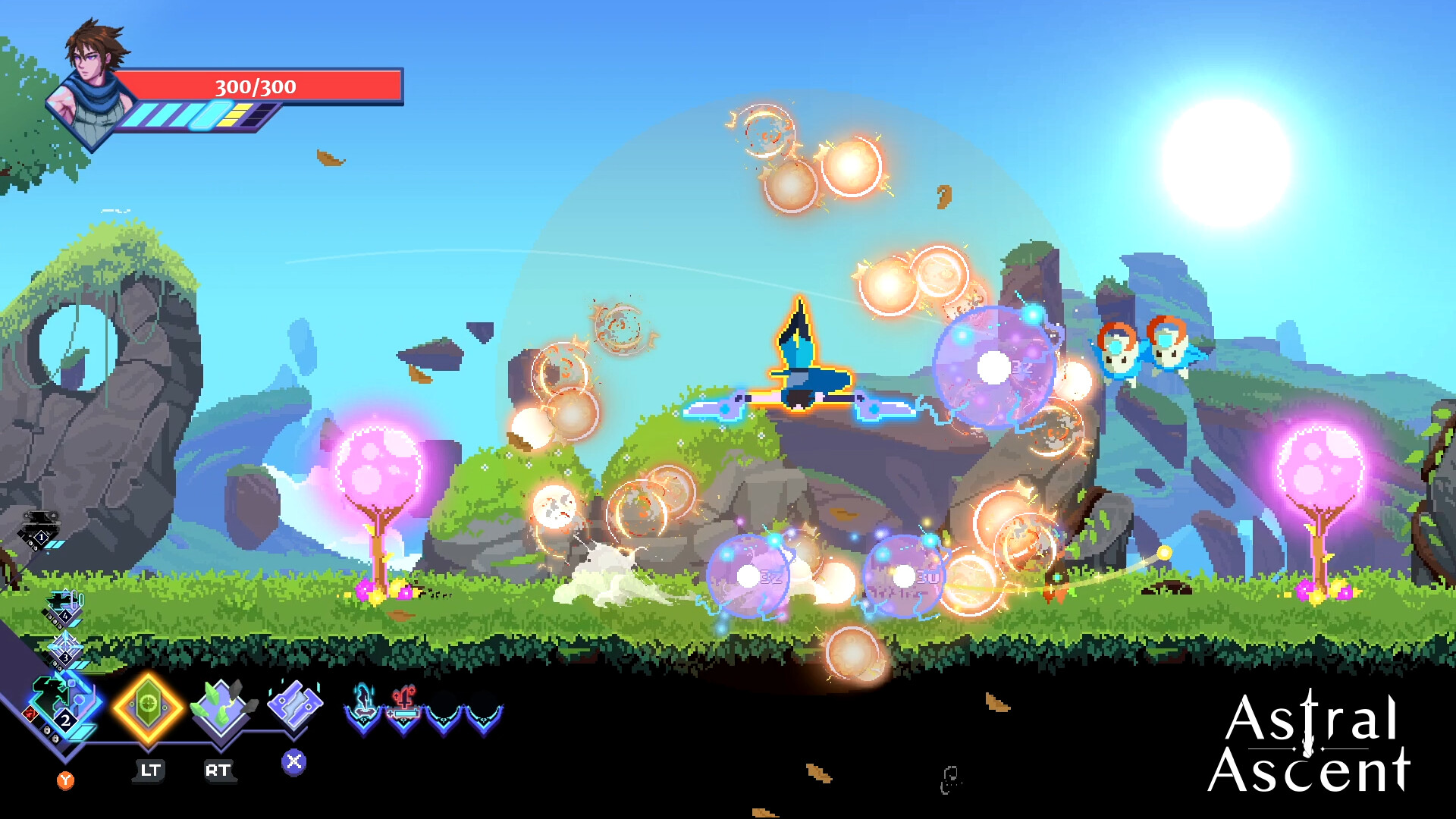Click the 300/300 red health bar
The height and width of the screenshot is (819, 1456).
click(258, 87)
